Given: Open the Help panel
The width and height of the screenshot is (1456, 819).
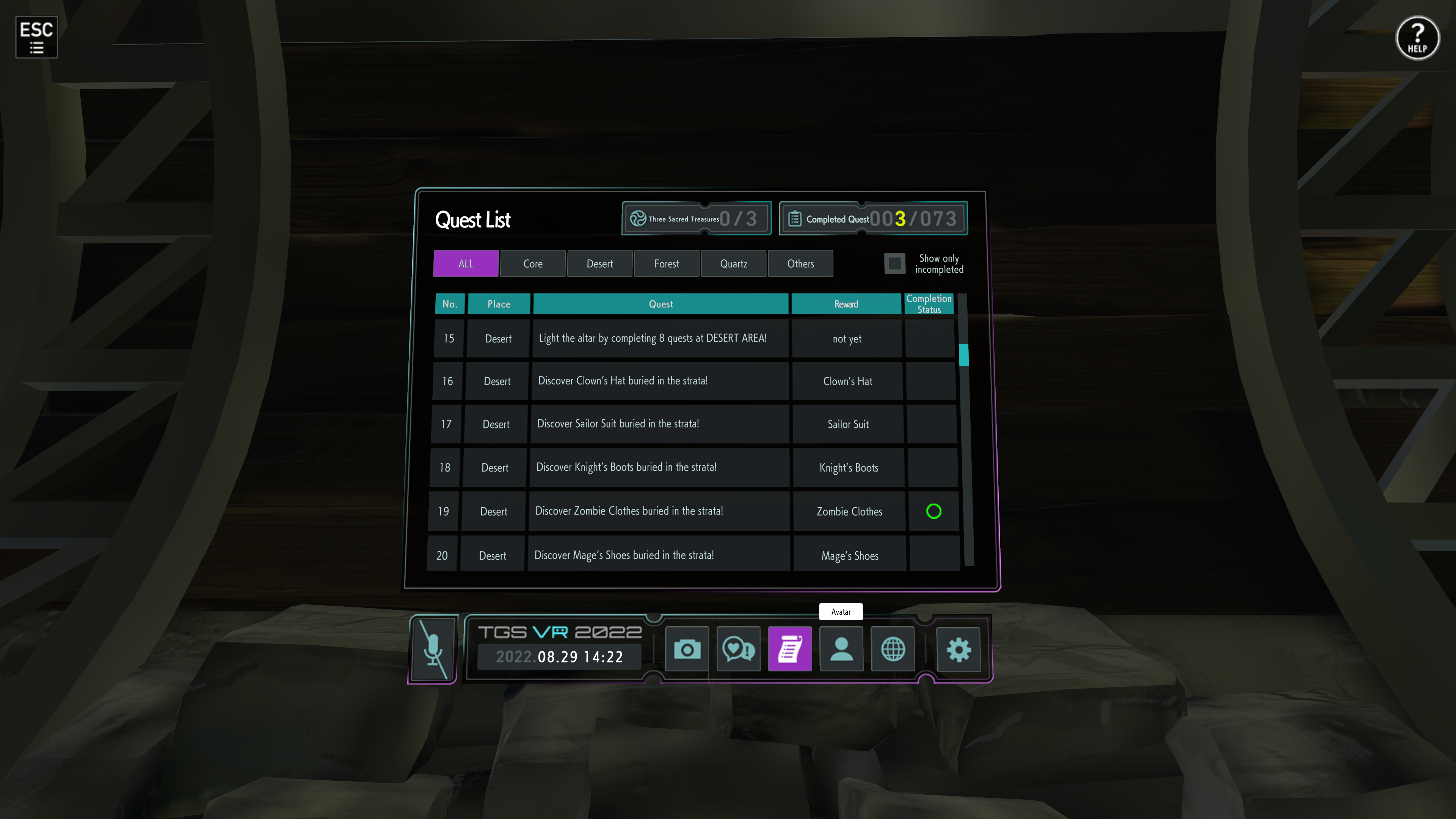Looking at the screenshot, I should [1417, 38].
